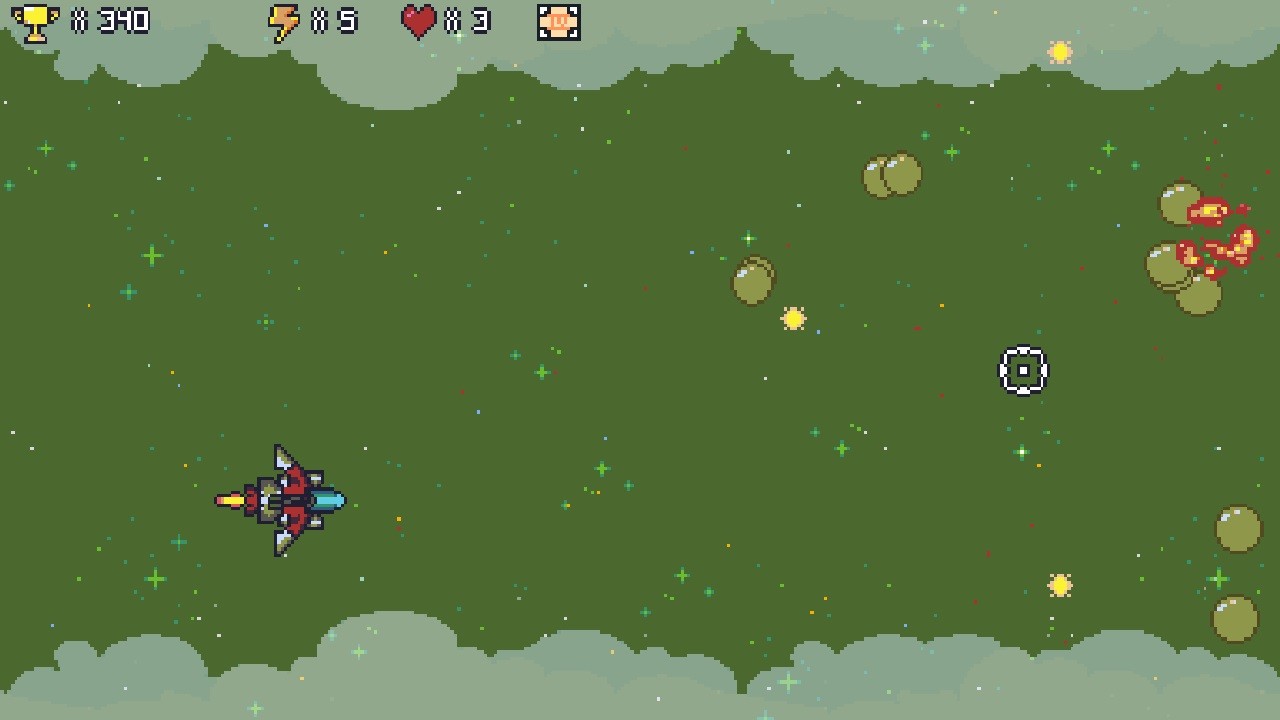Image resolution: width=1280 pixels, height=720 pixels.
Task: Click the red heart lives icon
Action: [418, 20]
